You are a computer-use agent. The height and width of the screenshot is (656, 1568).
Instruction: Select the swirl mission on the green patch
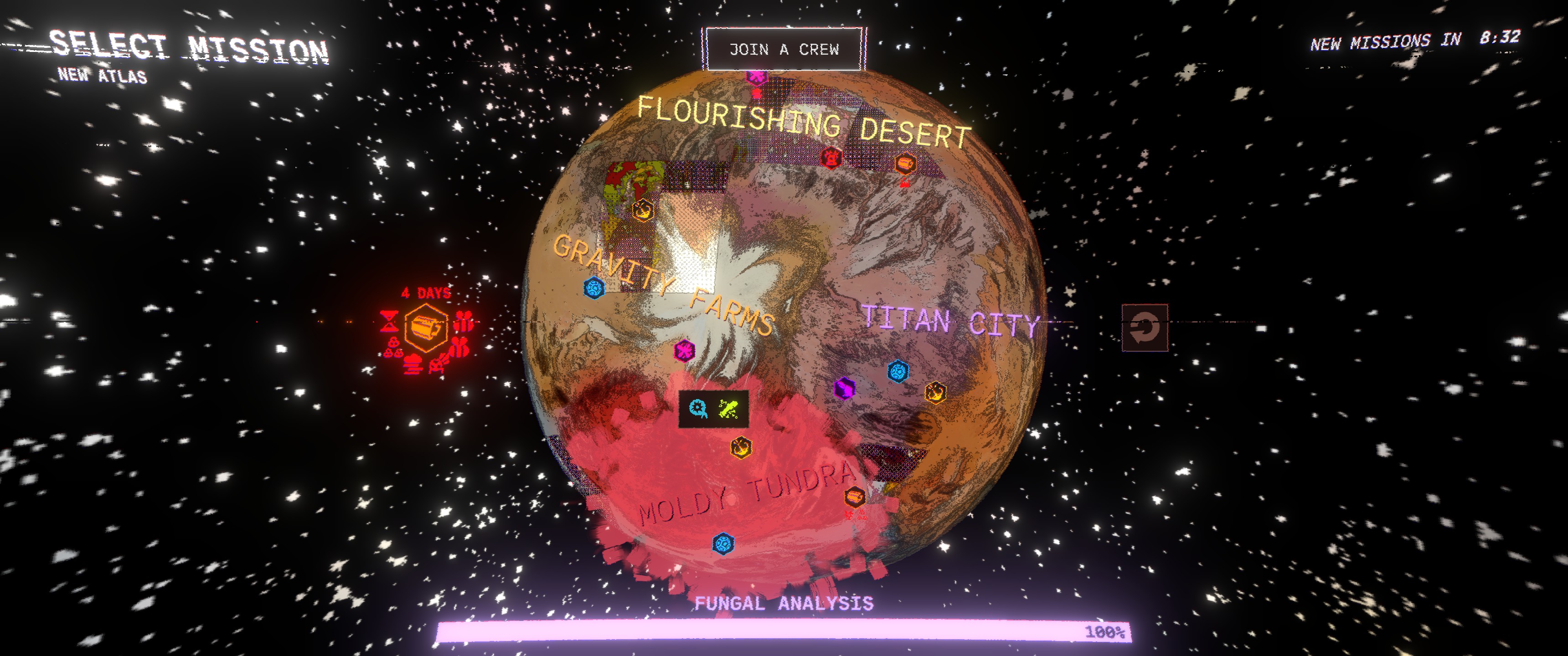(x=643, y=210)
